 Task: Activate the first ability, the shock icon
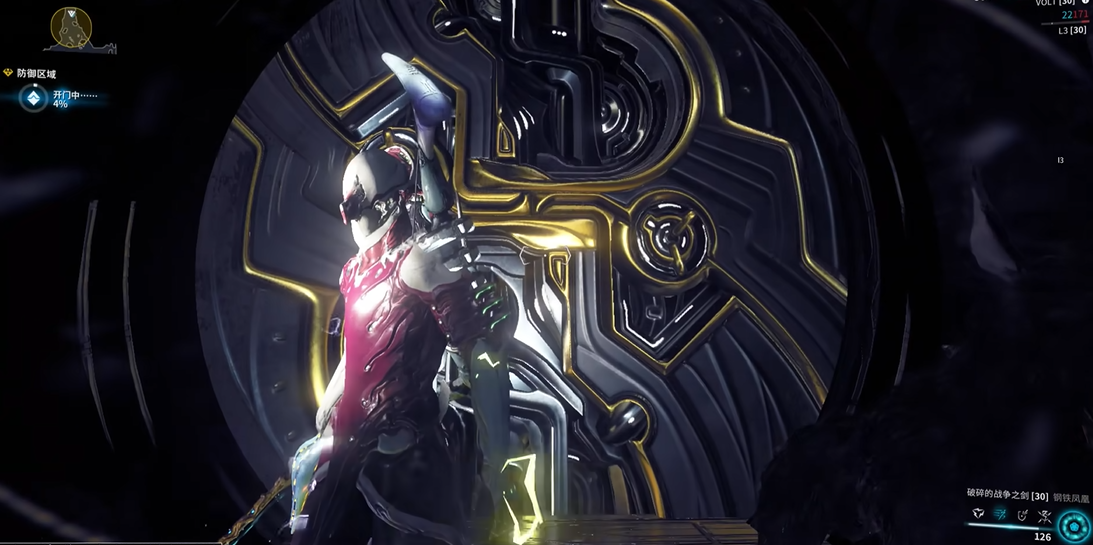coord(978,514)
